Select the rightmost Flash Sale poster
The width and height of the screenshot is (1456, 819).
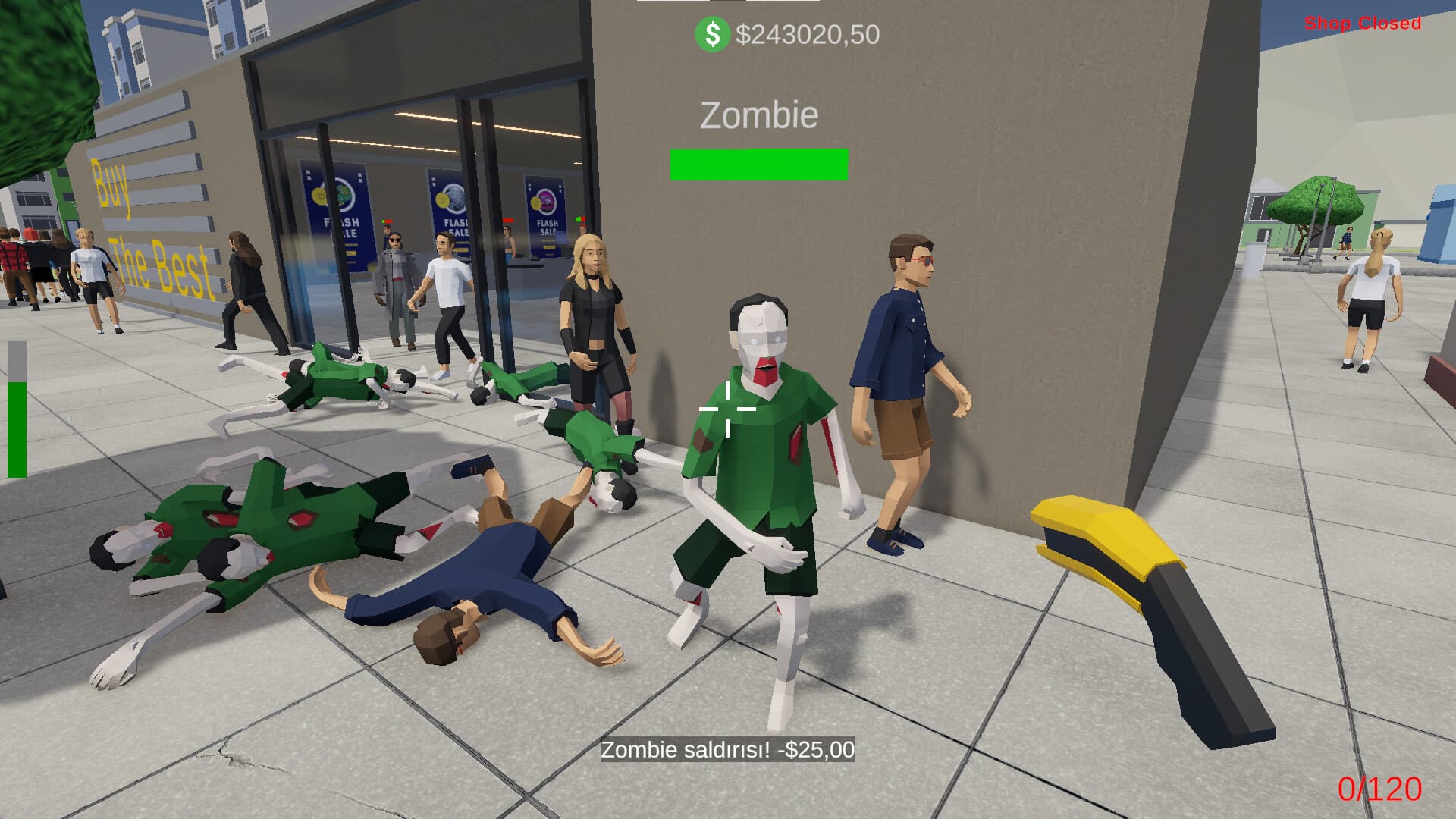tap(544, 222)
